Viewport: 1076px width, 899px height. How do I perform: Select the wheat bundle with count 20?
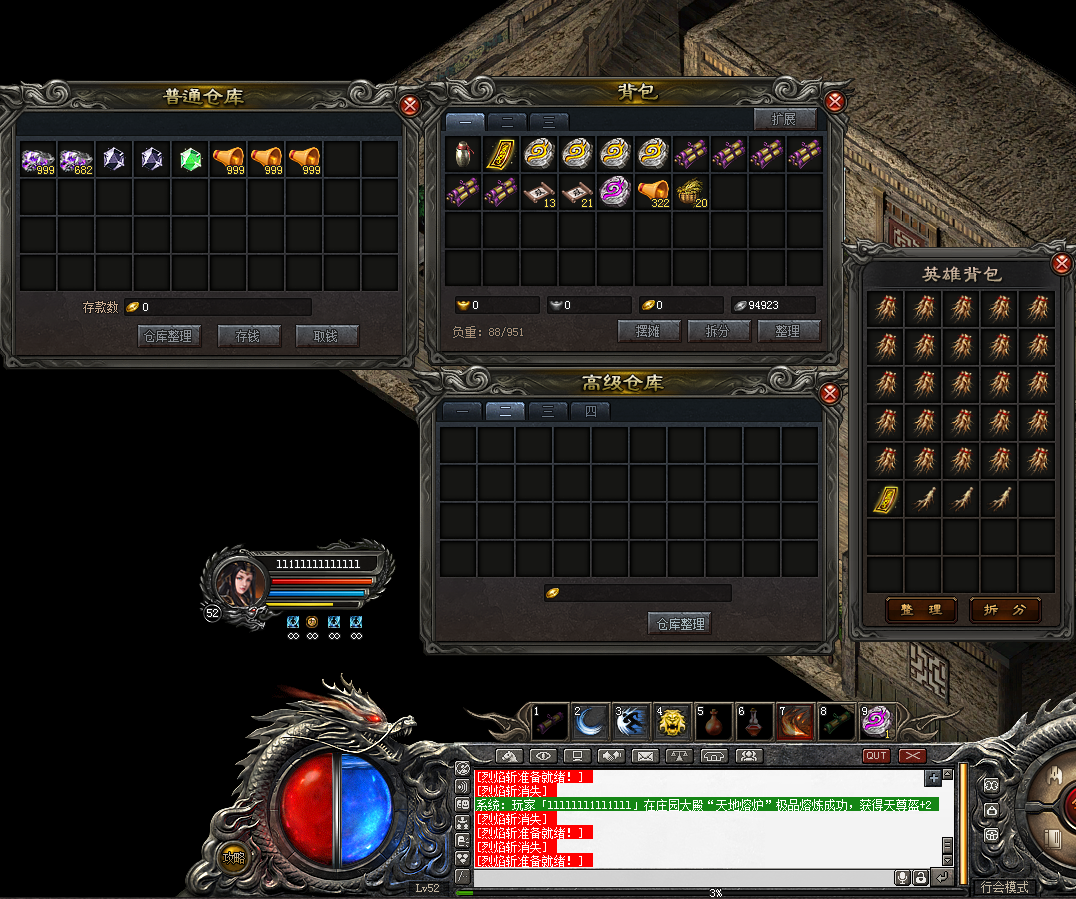click(x=691, y=190)
